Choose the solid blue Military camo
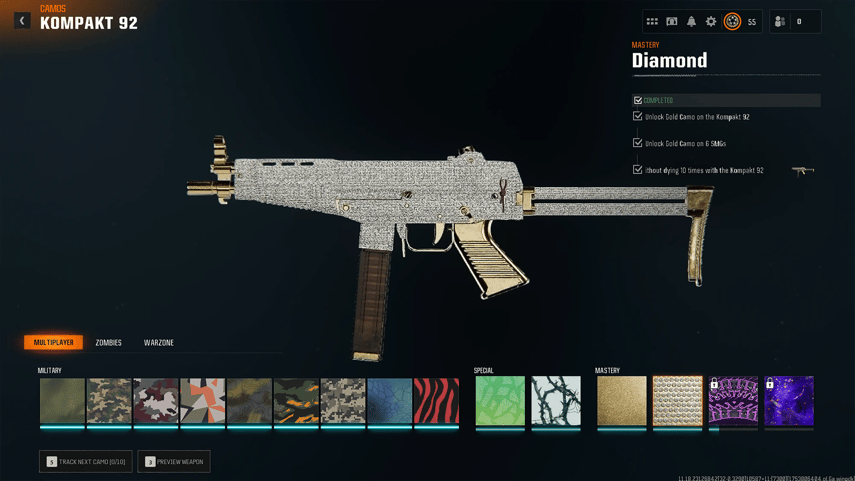Viewport: 855px width, 481px height. click(390, 401)
